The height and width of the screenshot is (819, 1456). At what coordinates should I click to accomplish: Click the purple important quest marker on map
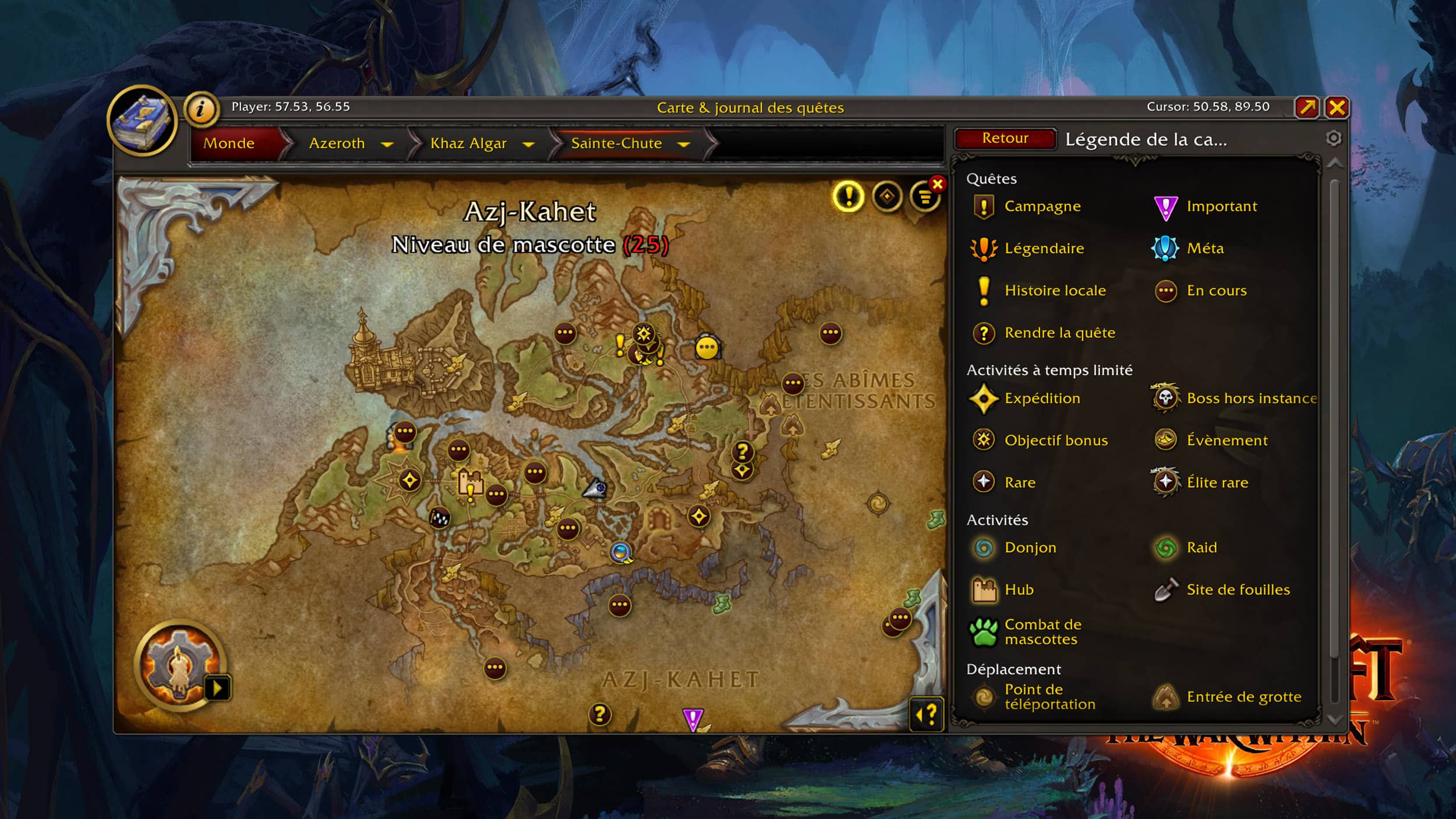[x=692, y=719]
